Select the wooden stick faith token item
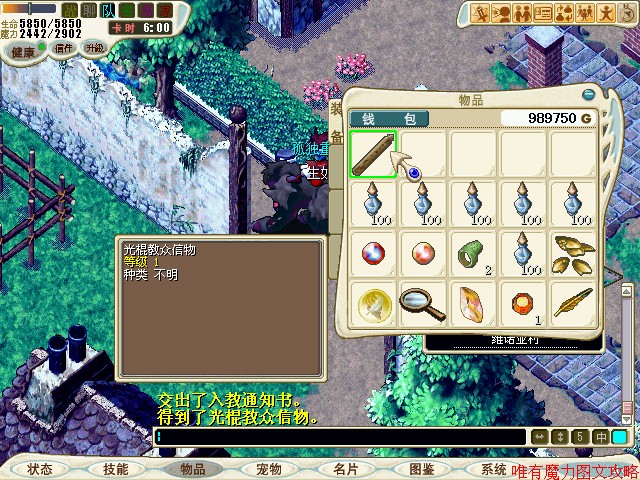 point(373,155)
